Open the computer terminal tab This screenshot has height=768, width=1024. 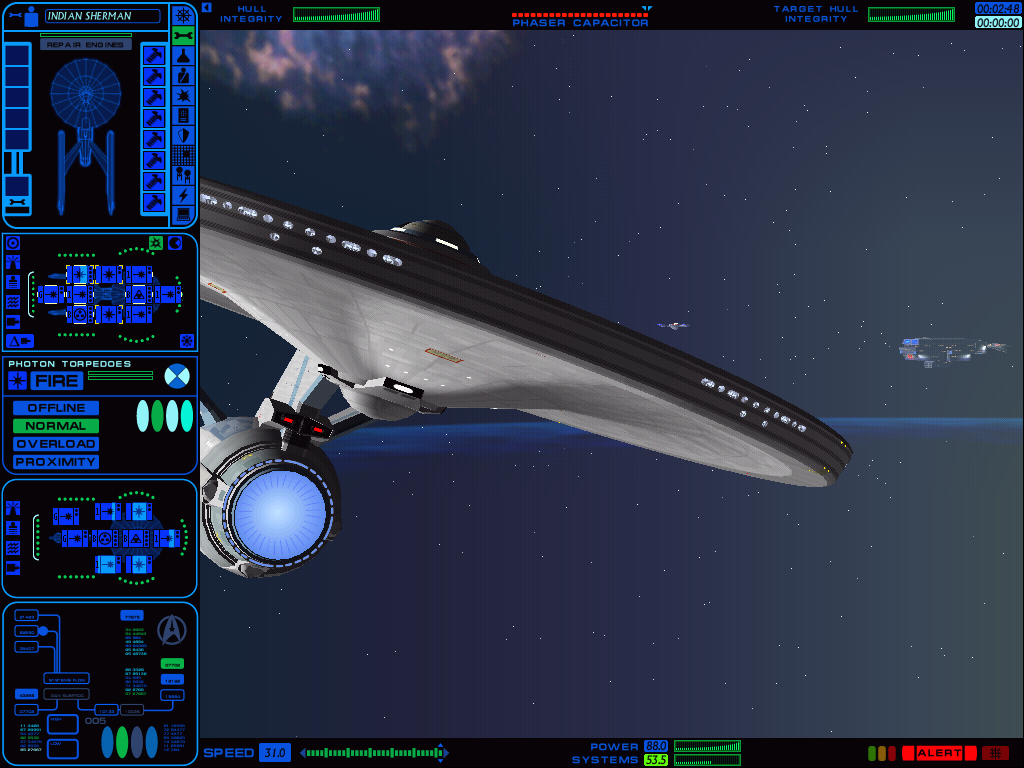183,214
